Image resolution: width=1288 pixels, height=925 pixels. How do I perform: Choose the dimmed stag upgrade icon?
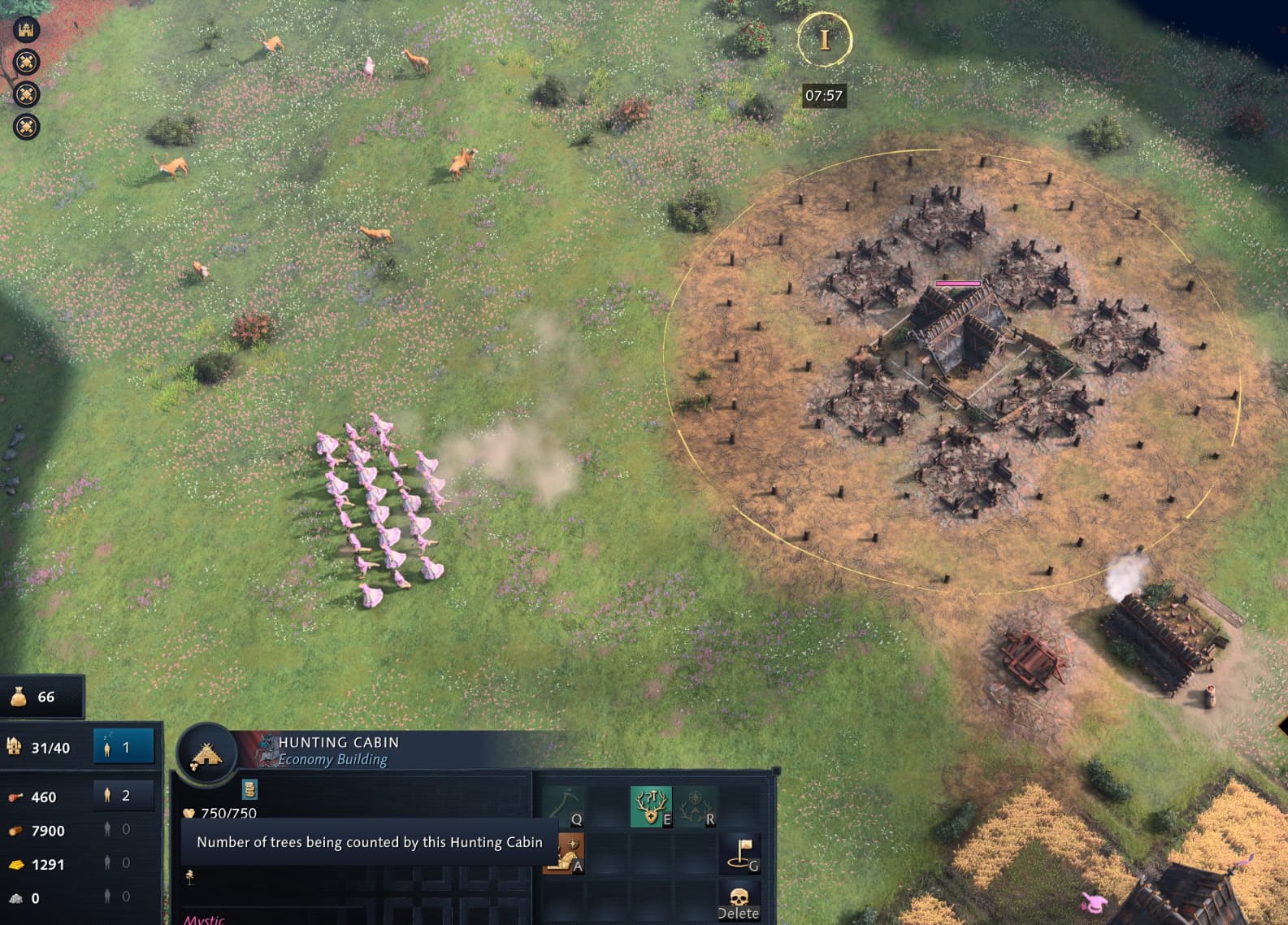696,806
